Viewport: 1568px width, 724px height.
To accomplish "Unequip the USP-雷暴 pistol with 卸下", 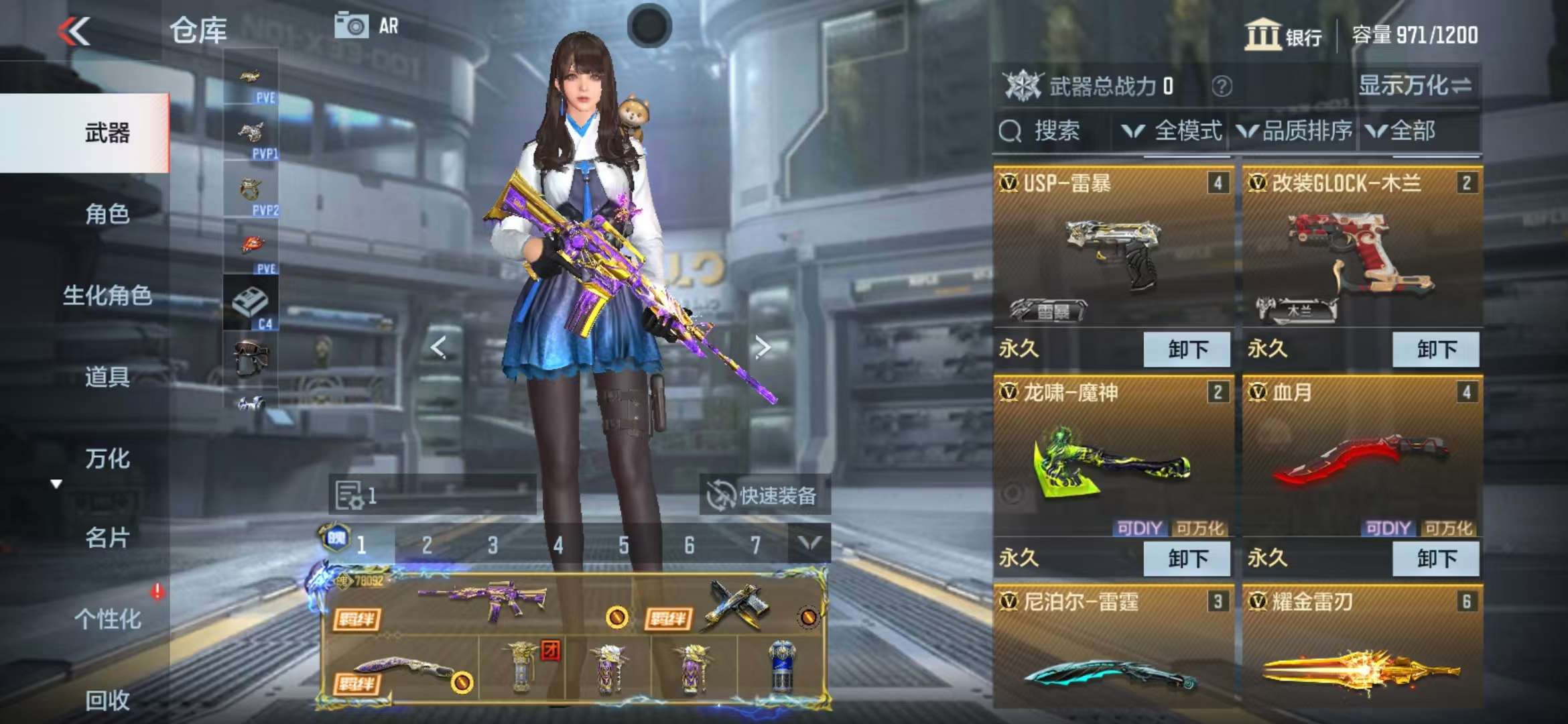I will click(1187, 349).
